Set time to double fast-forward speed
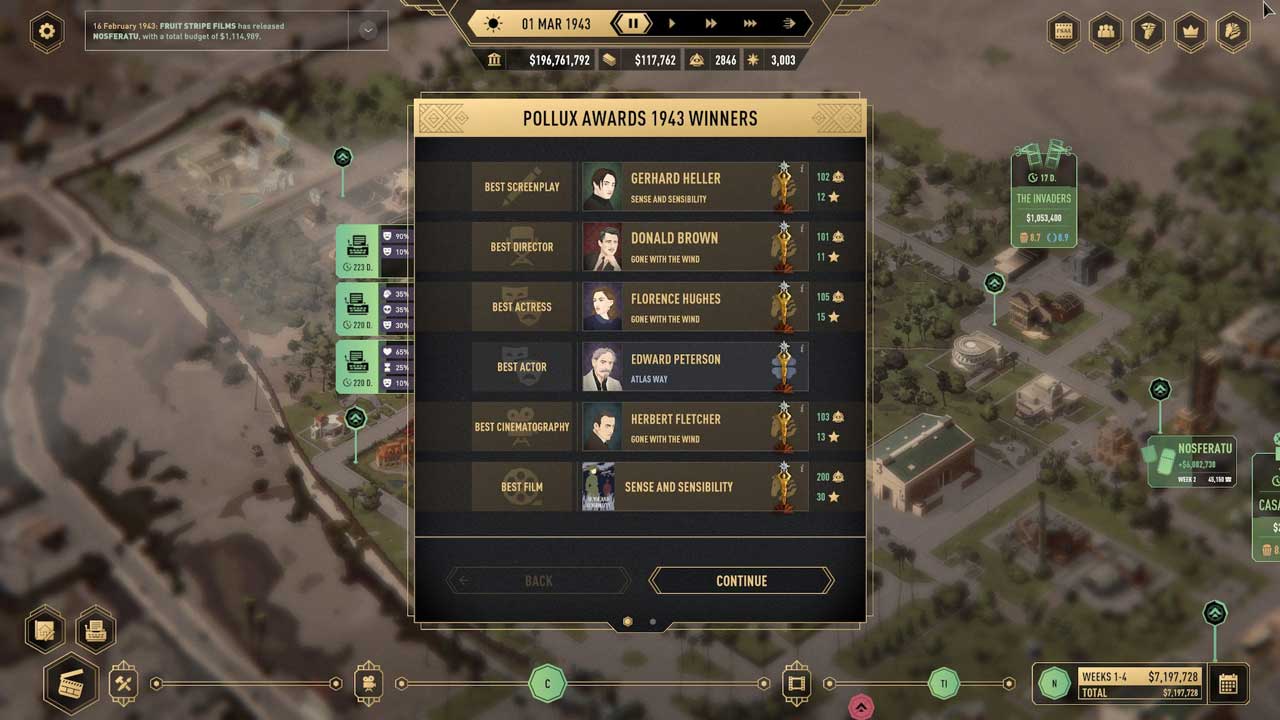Screen dimensions: 1280x720 click(x=711, y=23)
